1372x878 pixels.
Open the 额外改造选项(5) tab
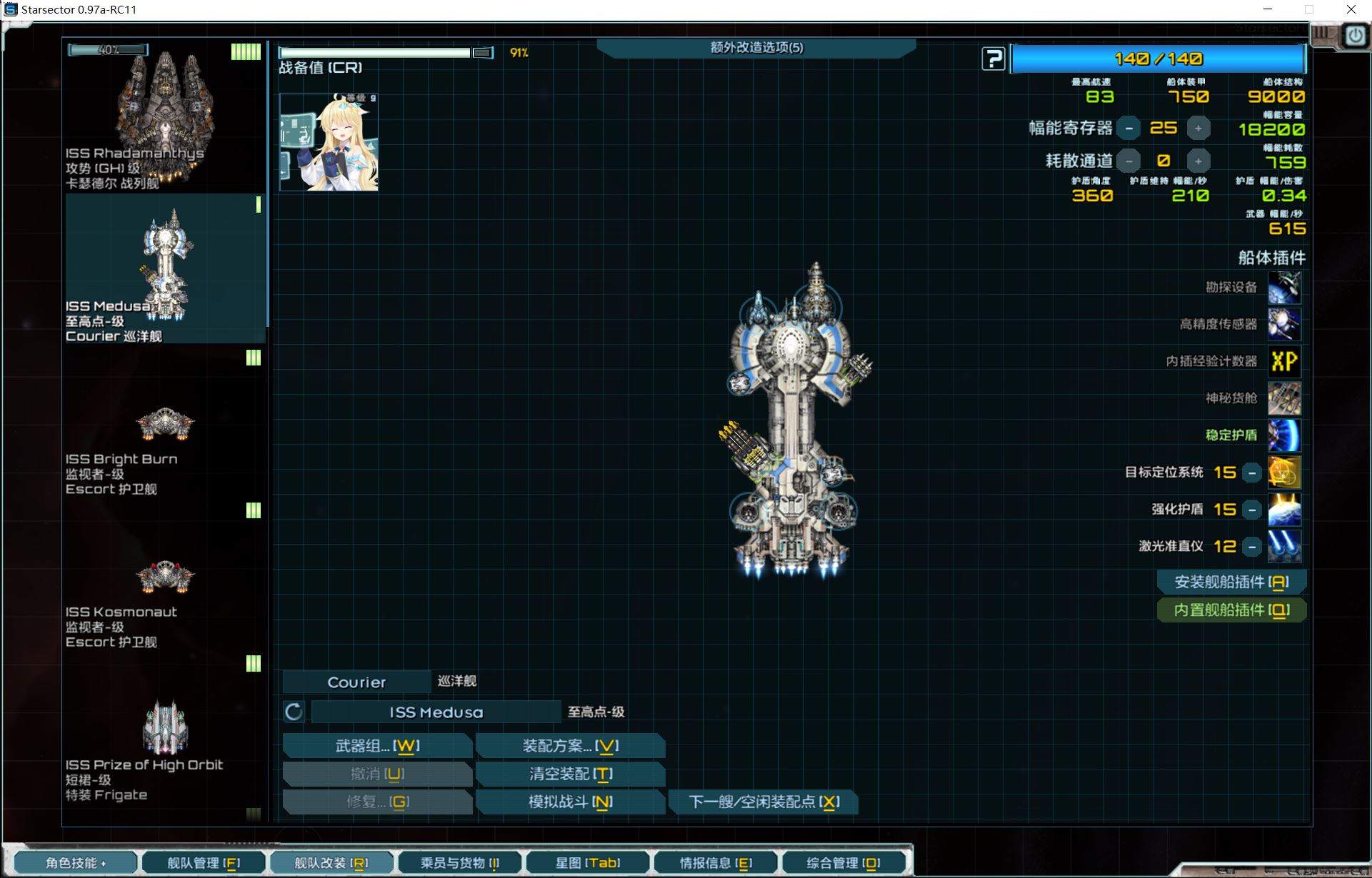point(756,48)
